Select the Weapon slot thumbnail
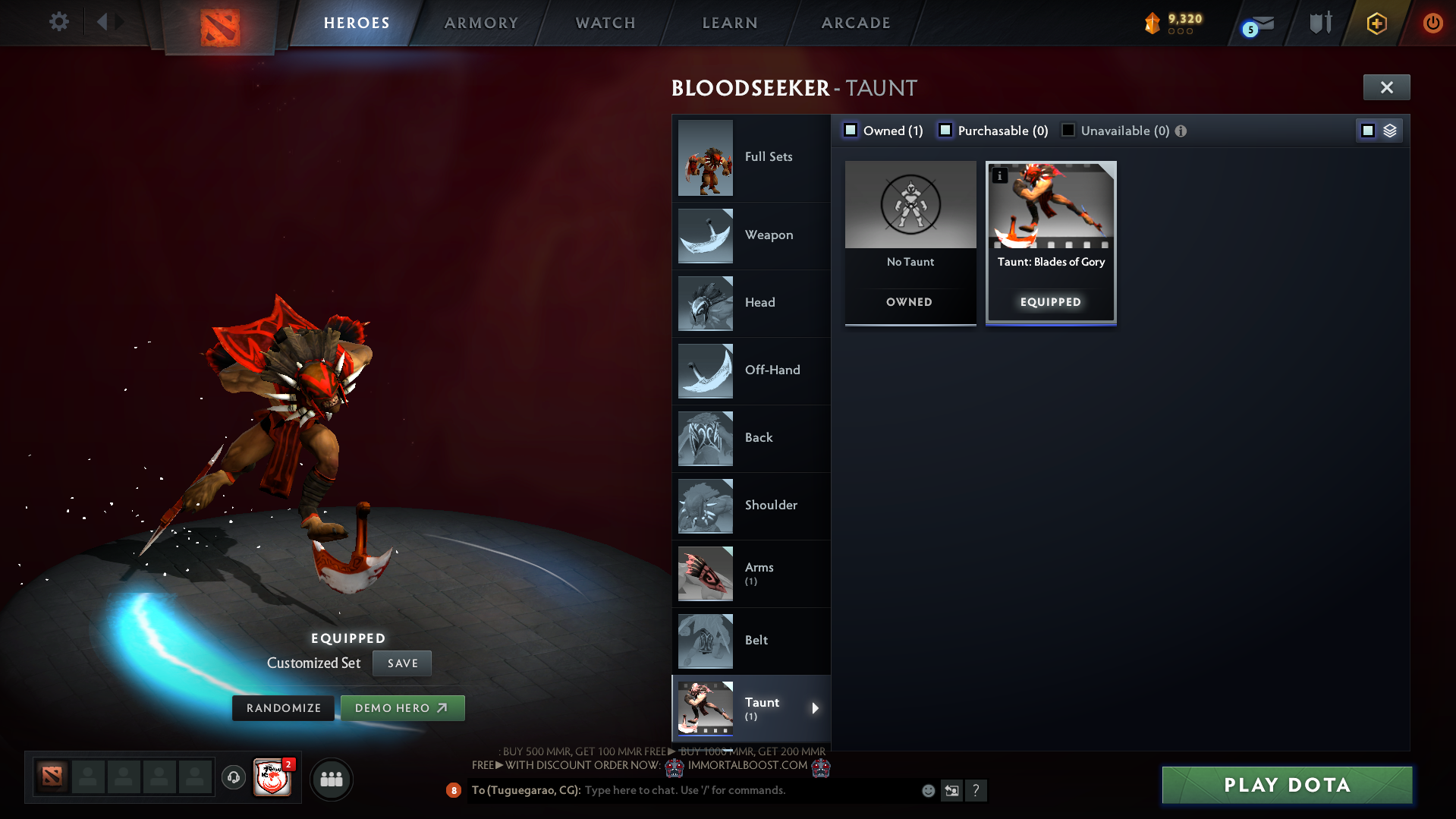 [x=705, y=236]
